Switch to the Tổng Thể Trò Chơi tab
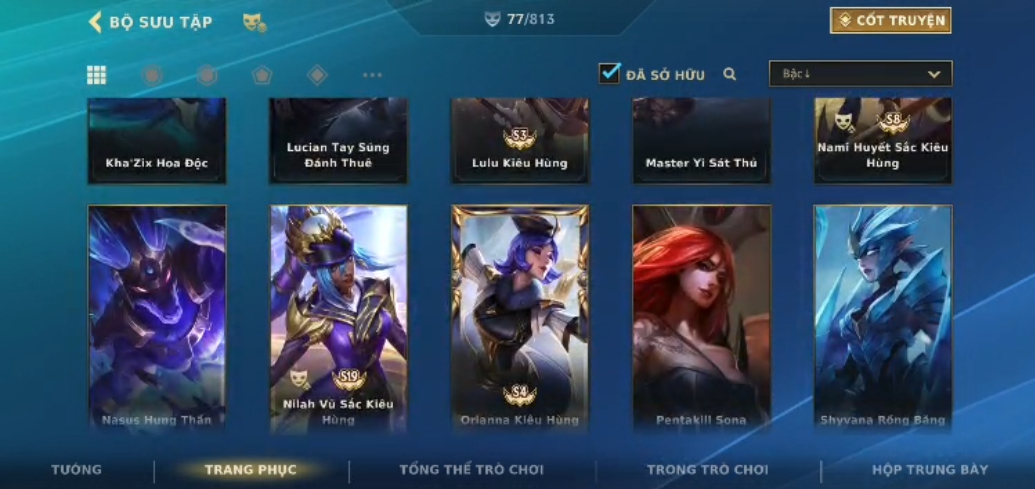Viewport: 1035px width, 489px height. (472, 469)
